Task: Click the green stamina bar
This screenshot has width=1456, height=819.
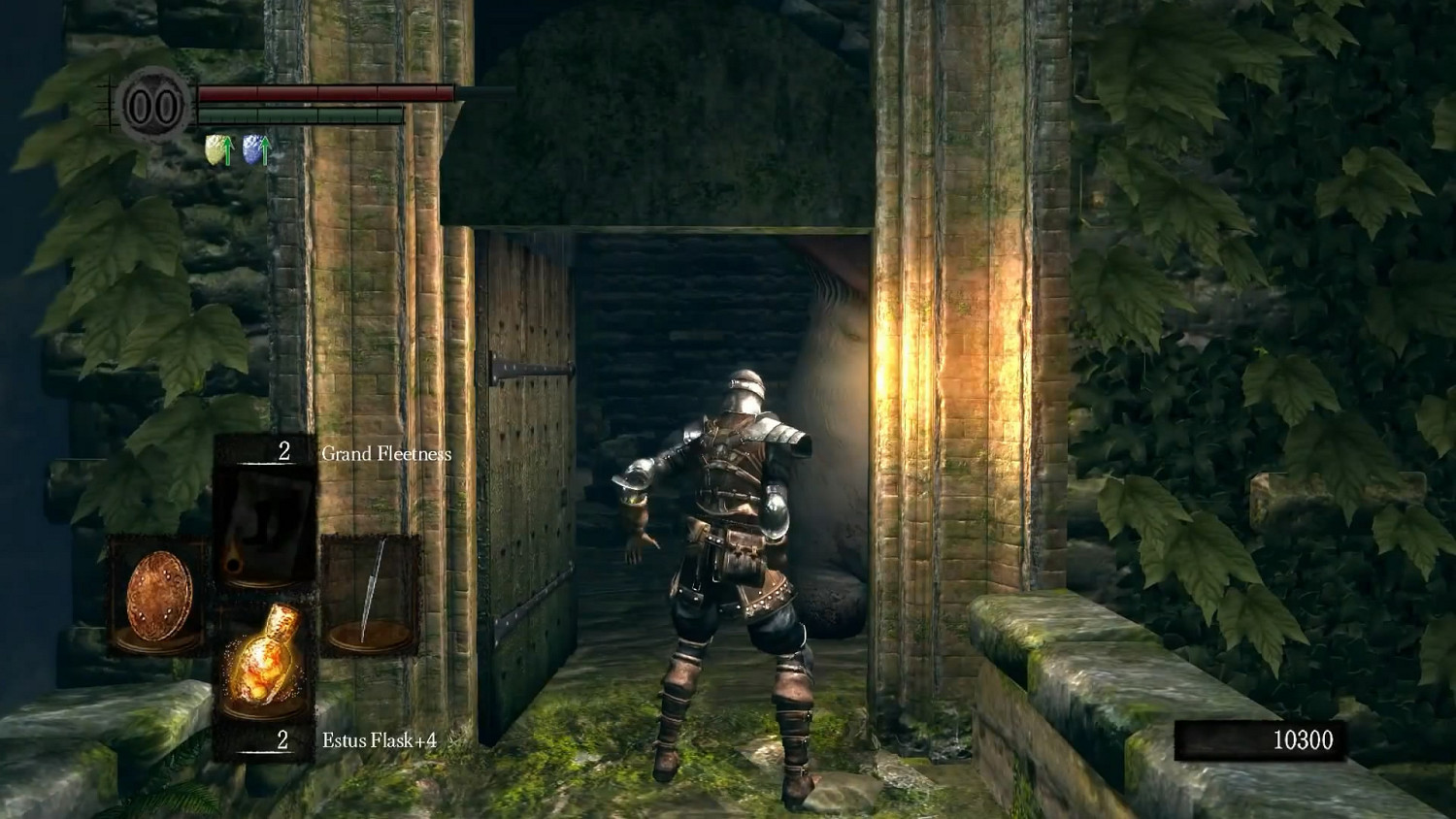Action: click(x=301, y=114)
